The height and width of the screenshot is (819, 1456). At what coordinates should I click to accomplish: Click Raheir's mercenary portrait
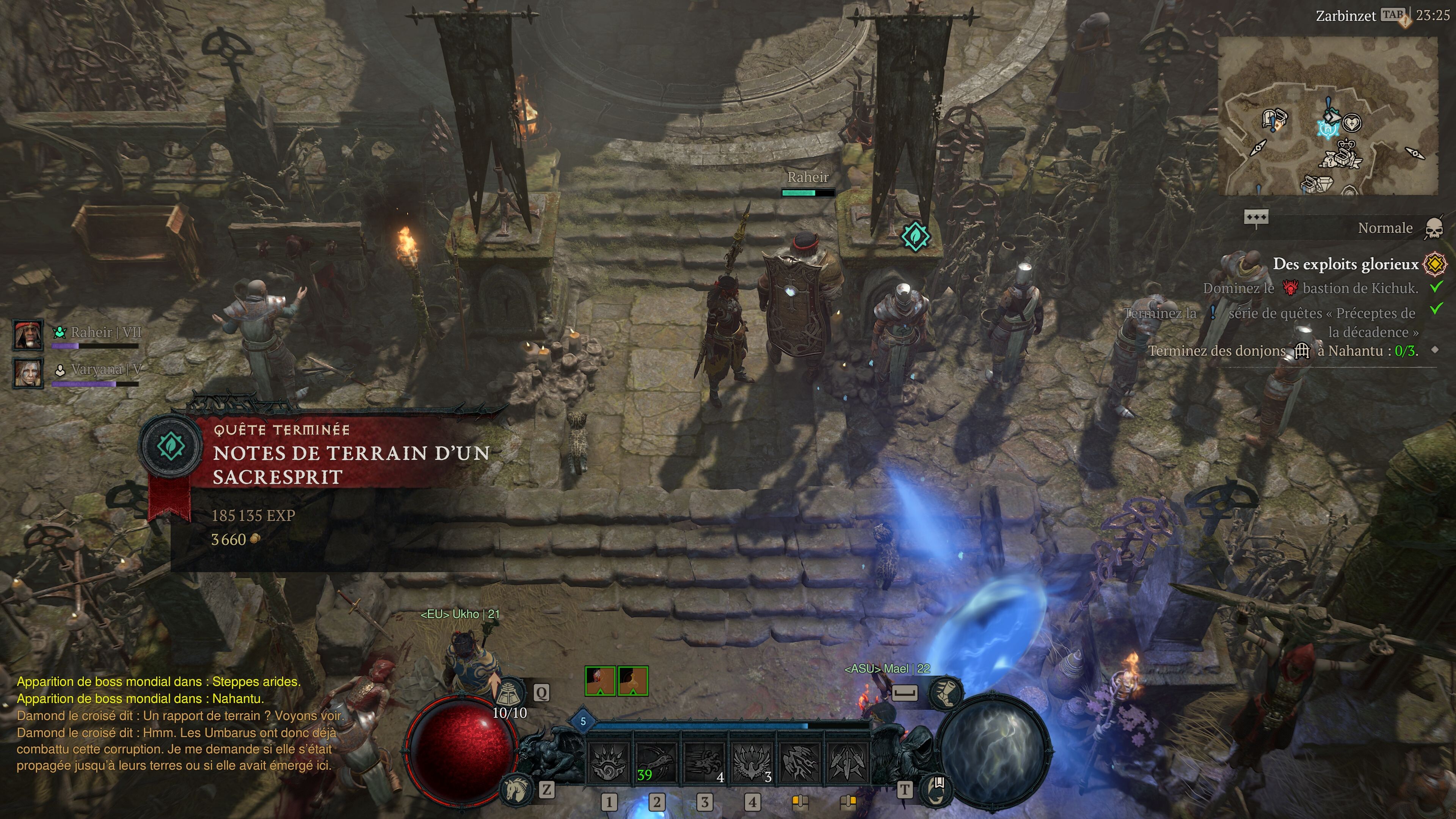(28, 334)
